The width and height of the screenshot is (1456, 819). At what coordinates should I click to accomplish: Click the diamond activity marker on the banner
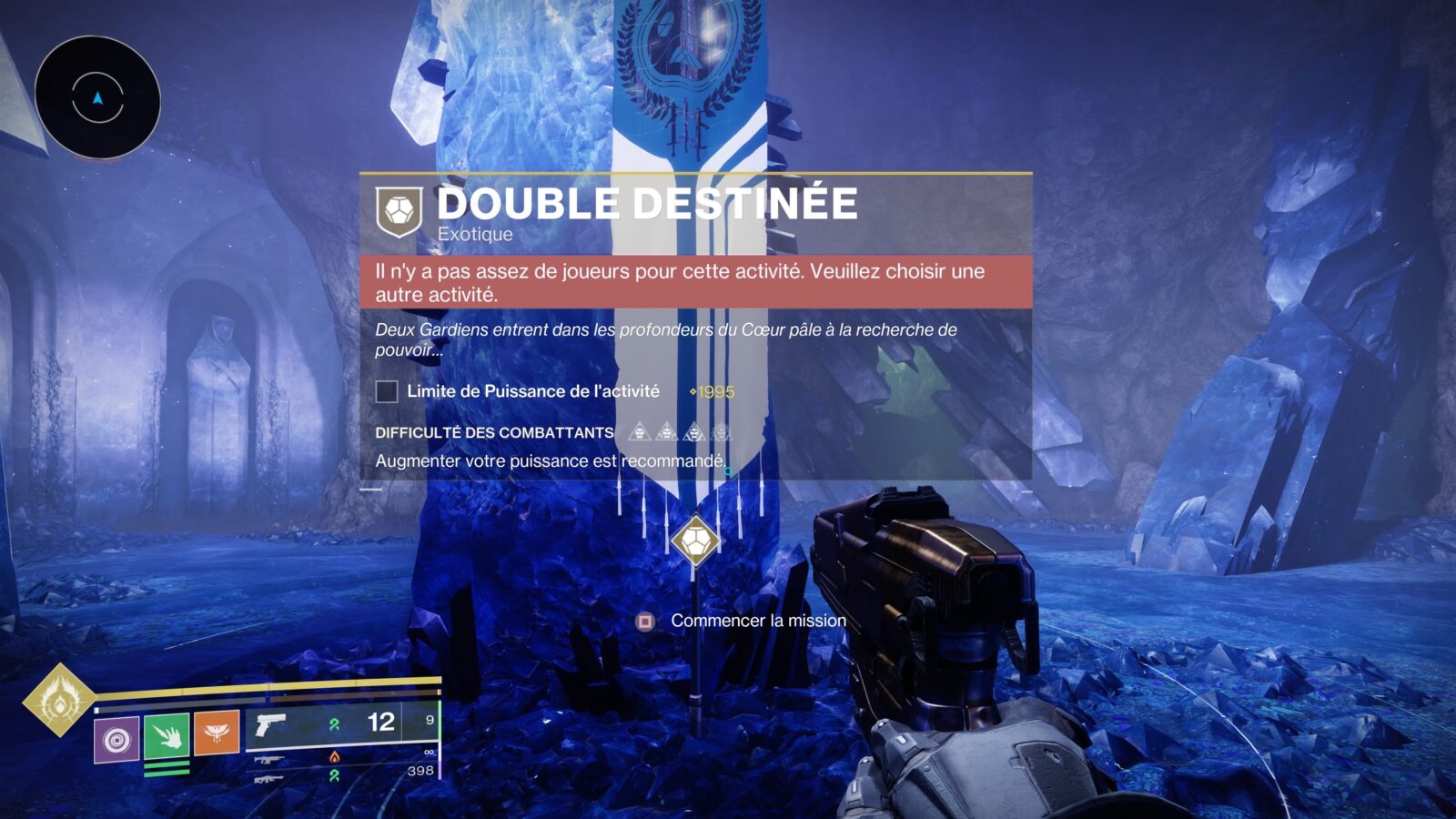pyautogui.click(x=696, y=541)
